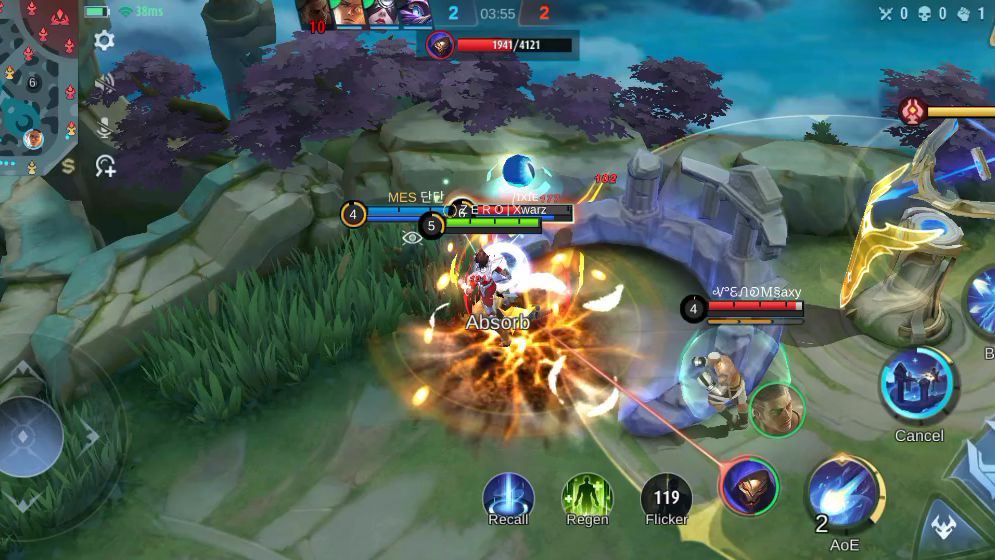Target the hooded masked hero portrait

point(749,486)
